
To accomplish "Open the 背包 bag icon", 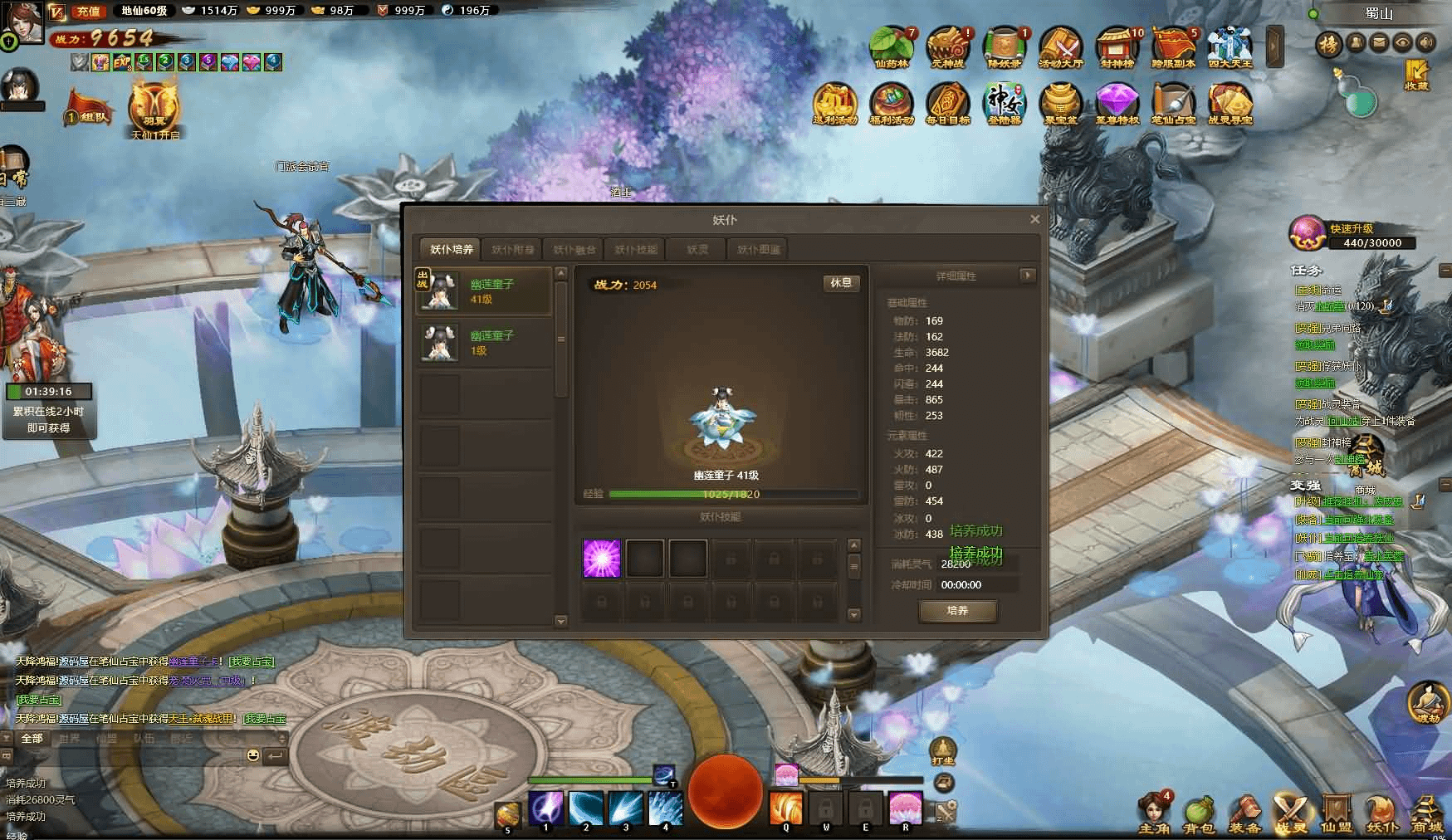I will (x=1199, y=813).
